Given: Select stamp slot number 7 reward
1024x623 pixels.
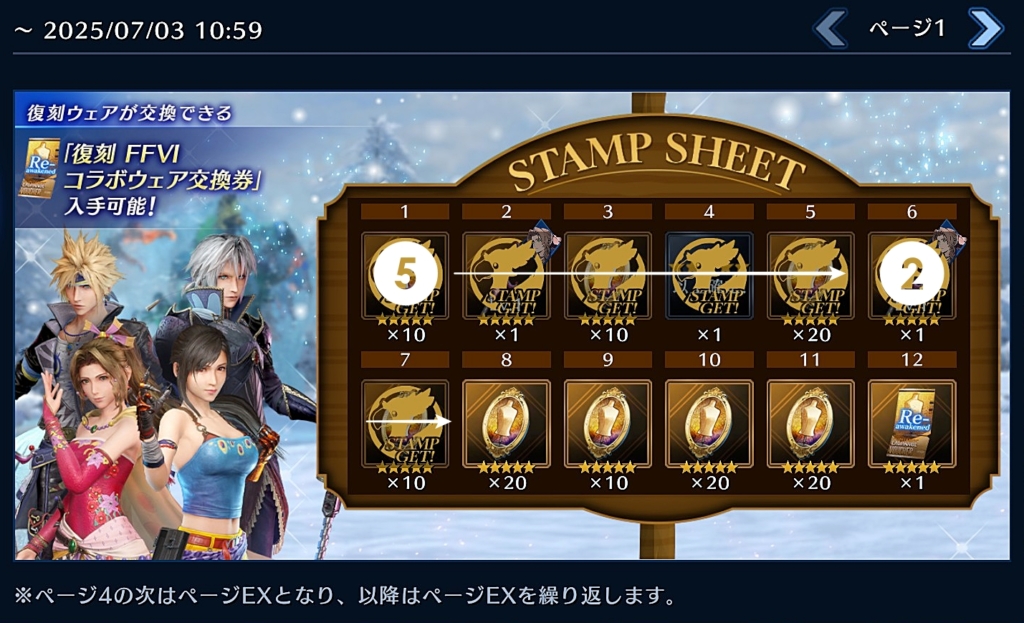Looking at the screenshot, I should pos(405,423).
